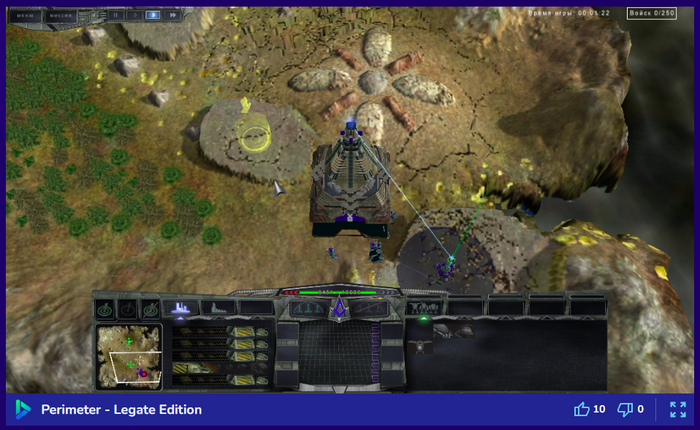Select the frame emblem in center panel
This screenshot has height=430, width=700.
point(338,309)
